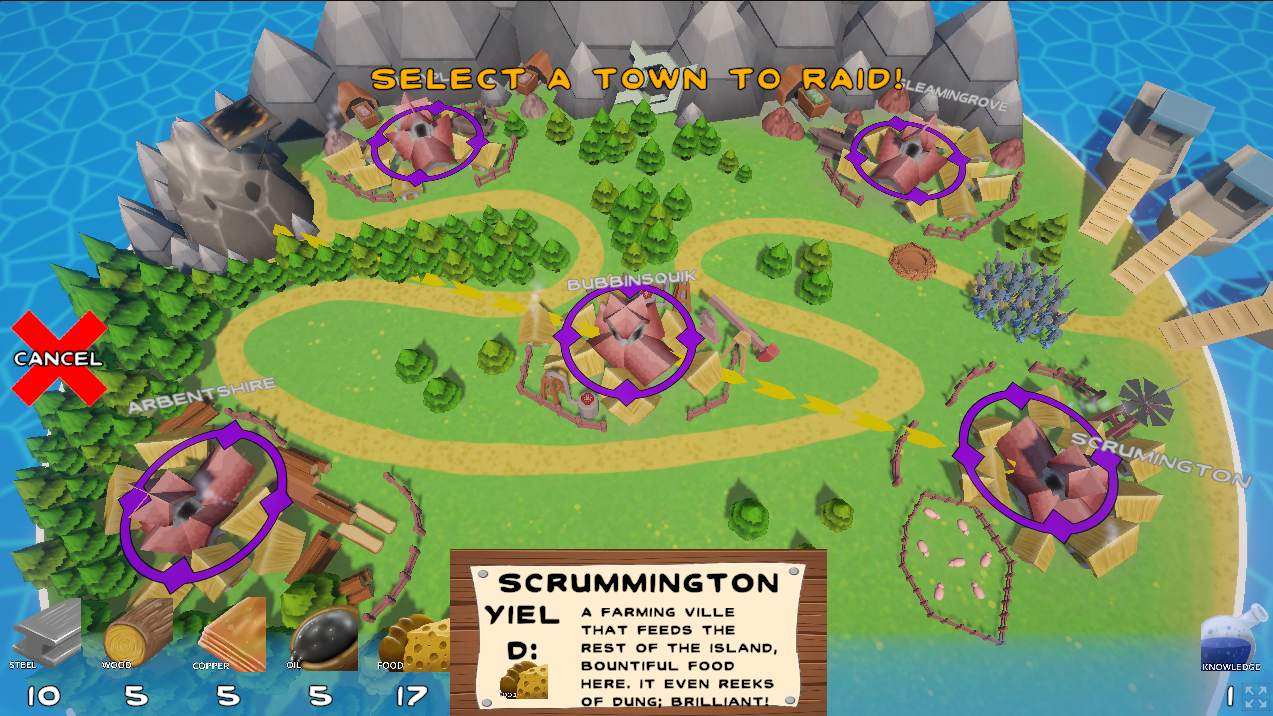Click the Scrummington yield food icon on the sign

[524, 680]
